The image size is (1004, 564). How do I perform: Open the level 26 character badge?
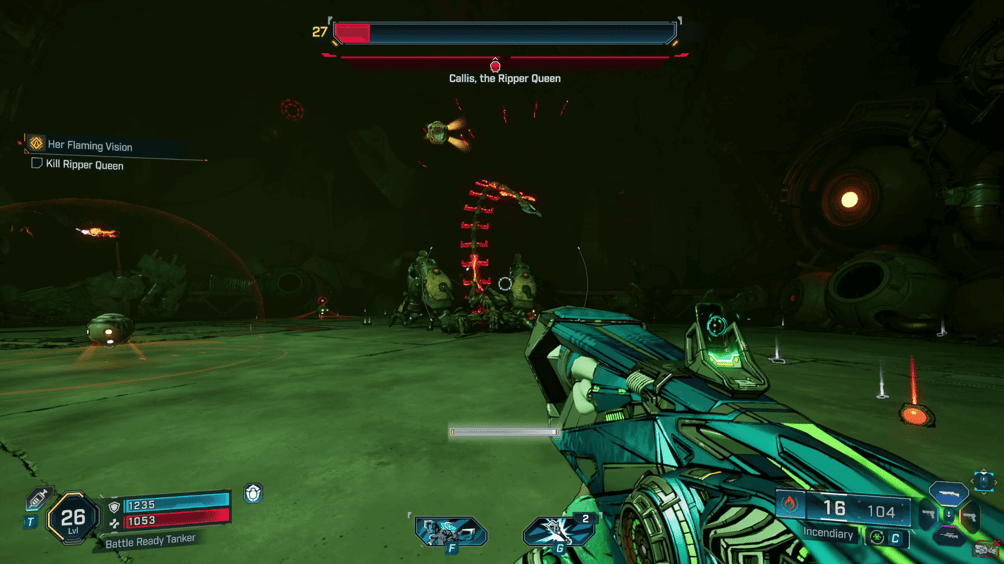pos(73,517)
